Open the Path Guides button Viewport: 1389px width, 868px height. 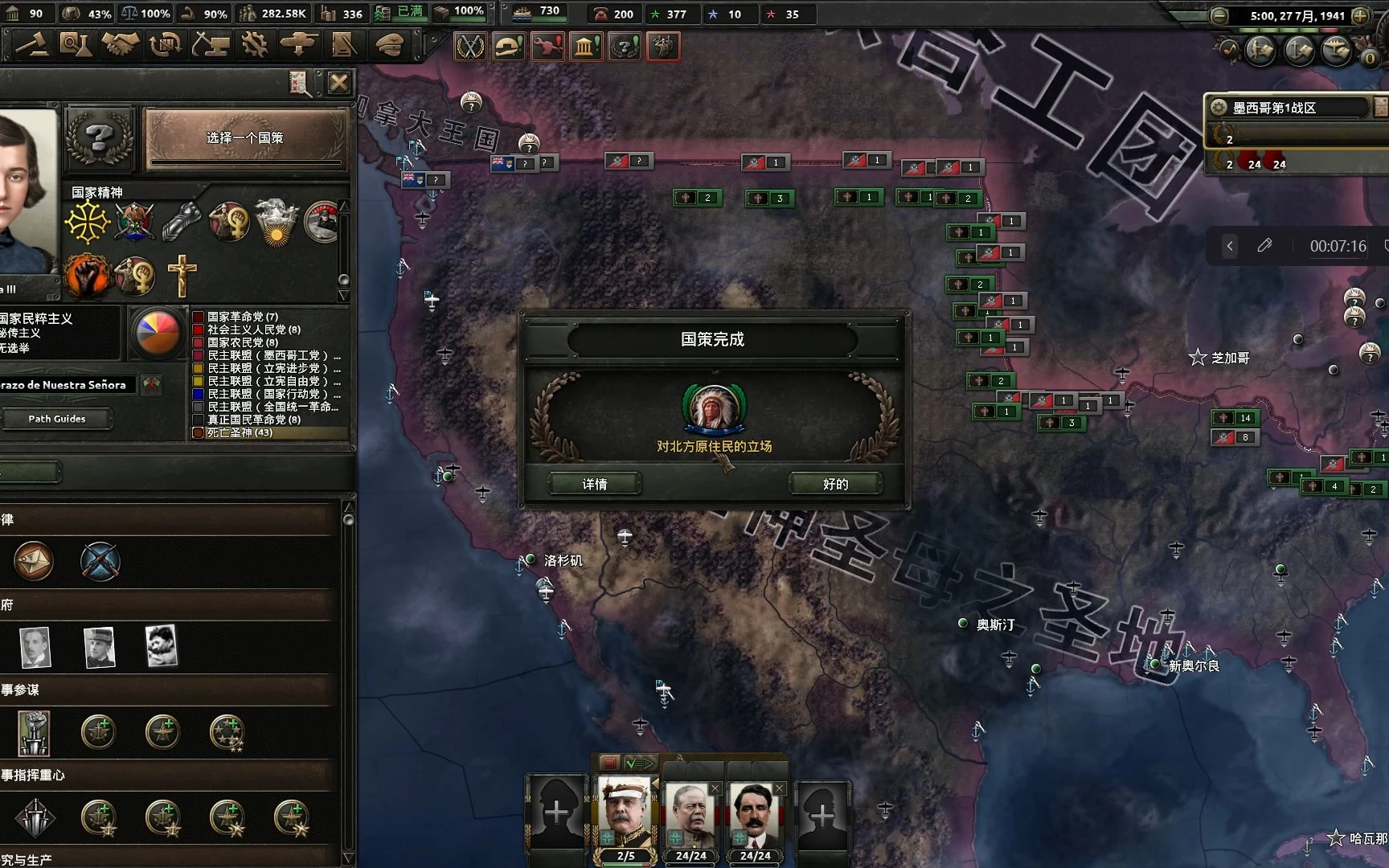coord(56,419)
